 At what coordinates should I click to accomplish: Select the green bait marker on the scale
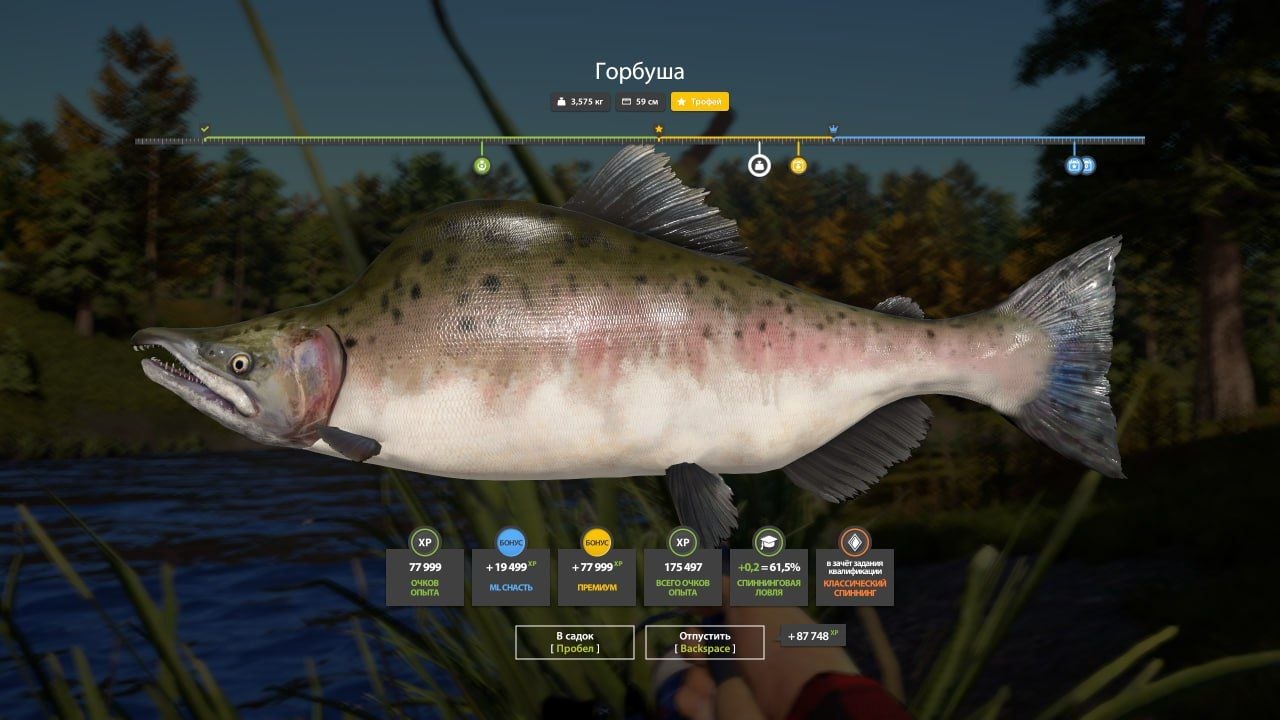(484, 165)
